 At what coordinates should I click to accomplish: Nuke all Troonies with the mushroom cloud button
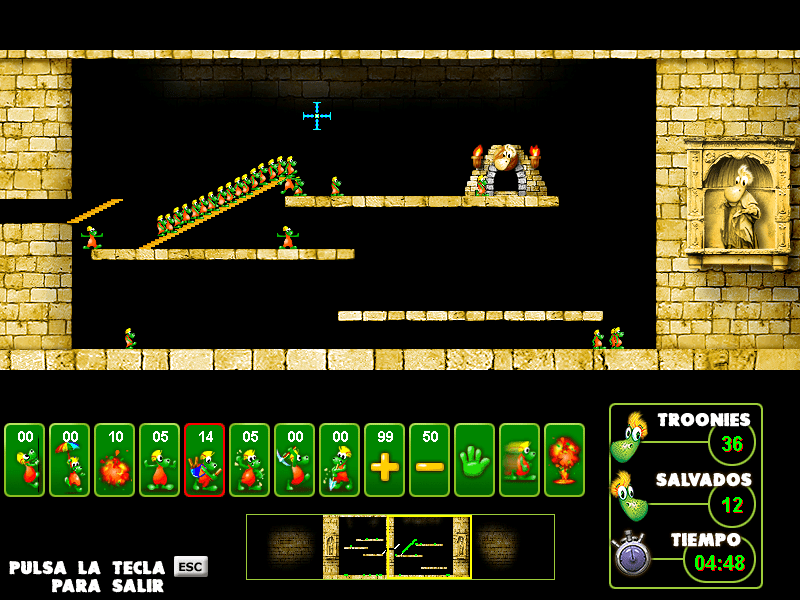click(564, 460)
